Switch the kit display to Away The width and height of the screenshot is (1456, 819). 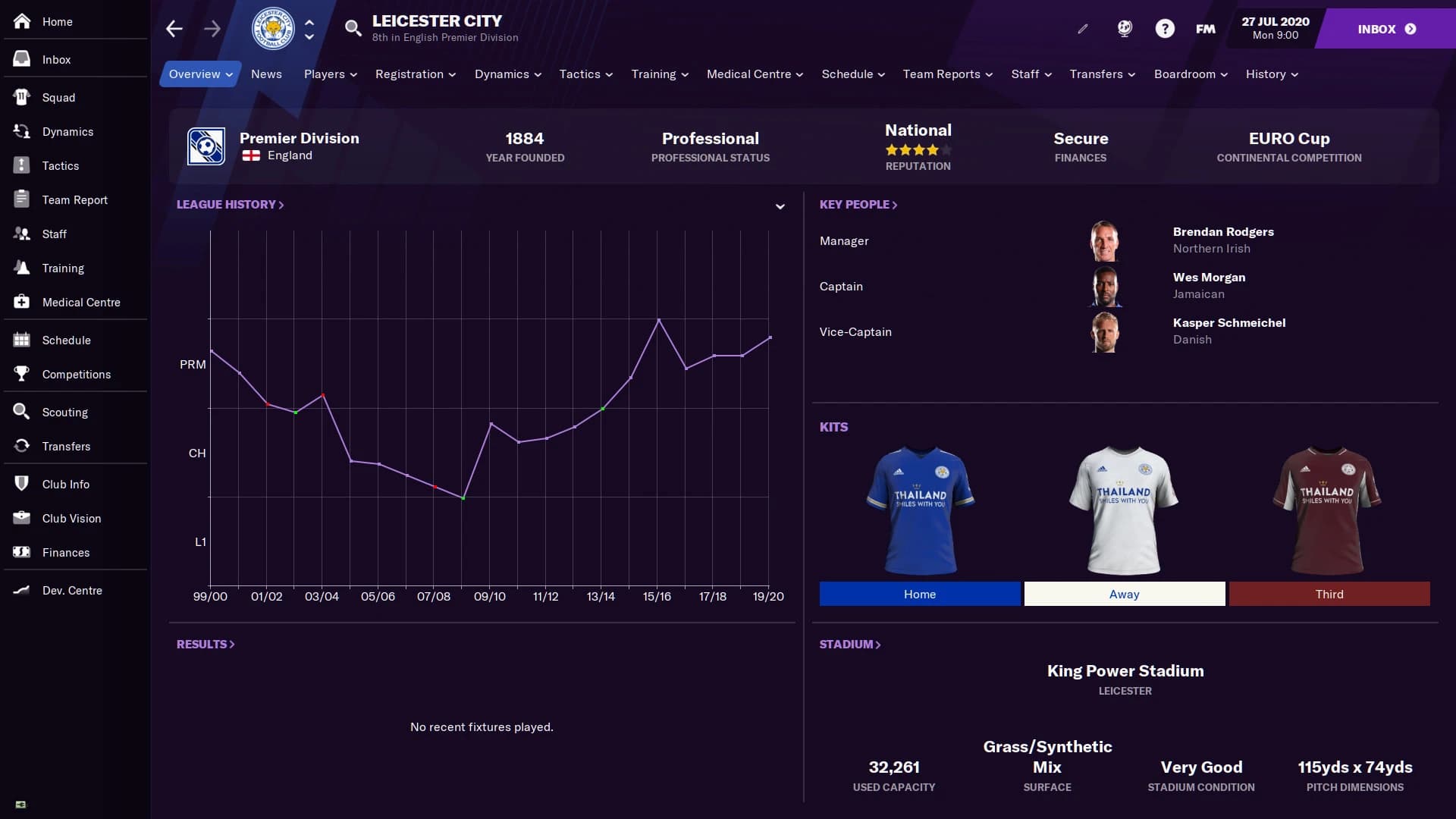click(1124, 594)
